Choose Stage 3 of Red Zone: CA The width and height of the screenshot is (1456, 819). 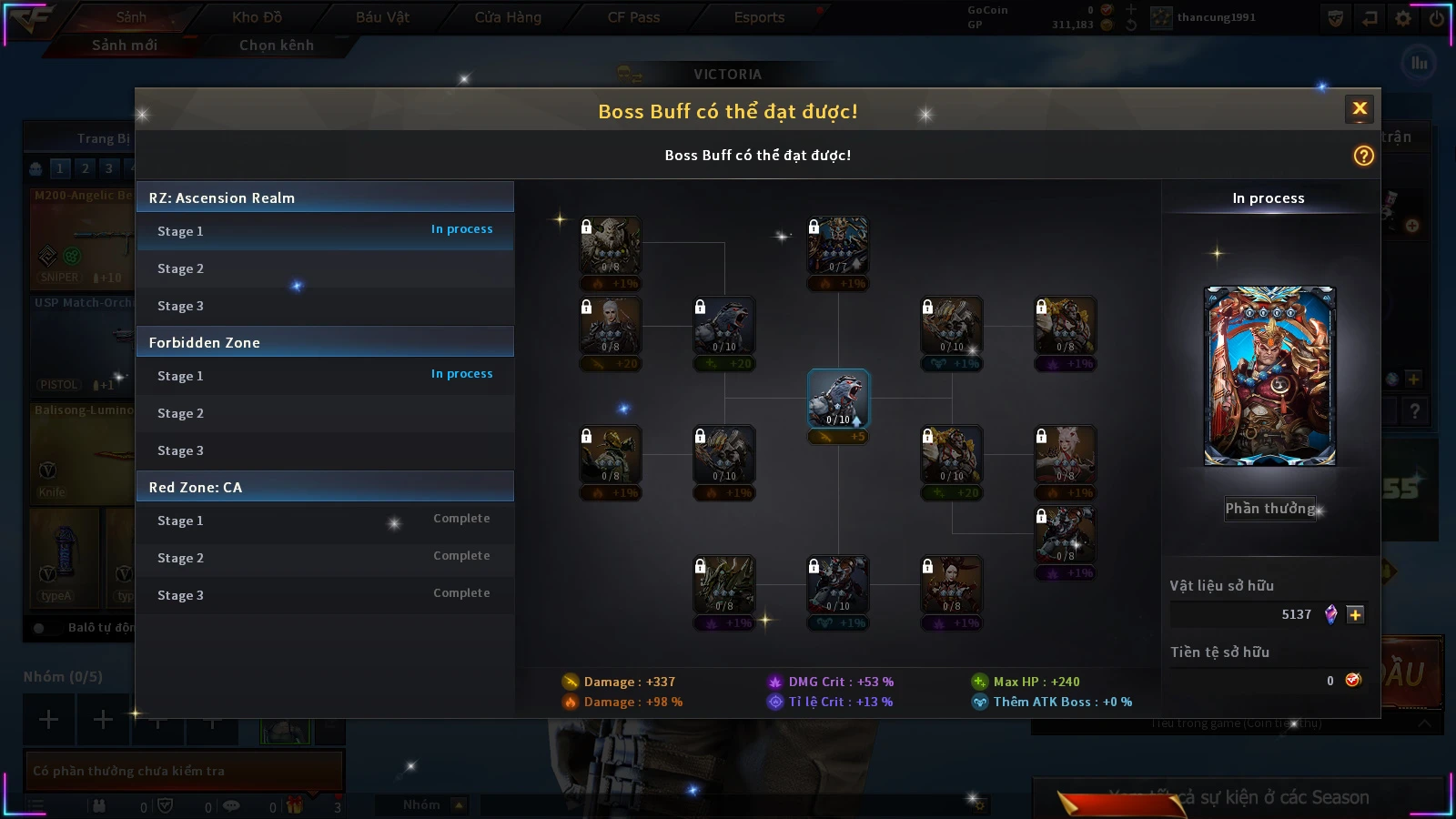tap(325, 595)
